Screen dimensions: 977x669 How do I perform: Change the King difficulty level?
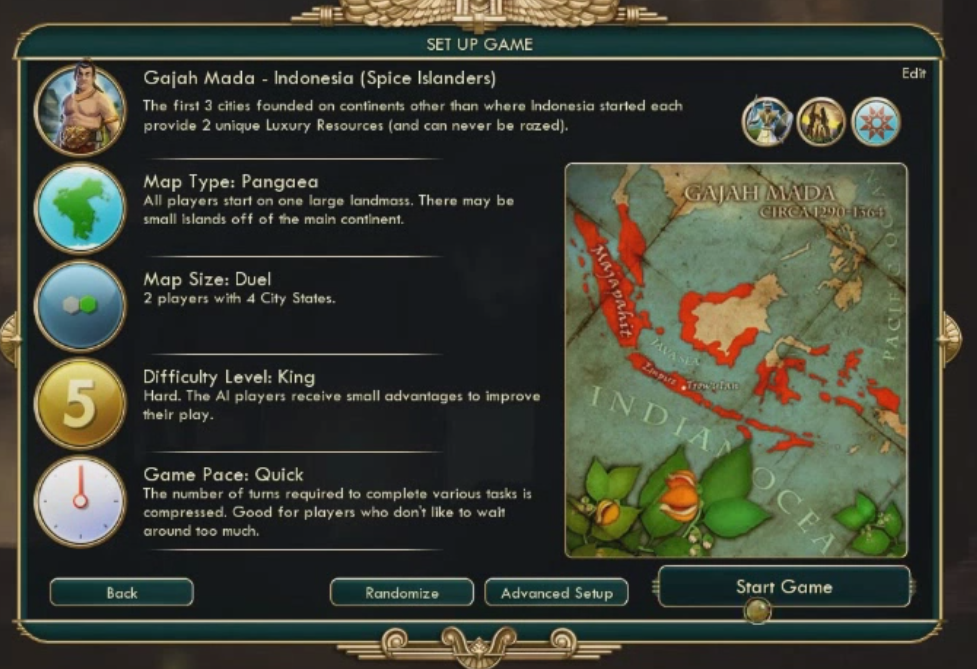point(80,403)
